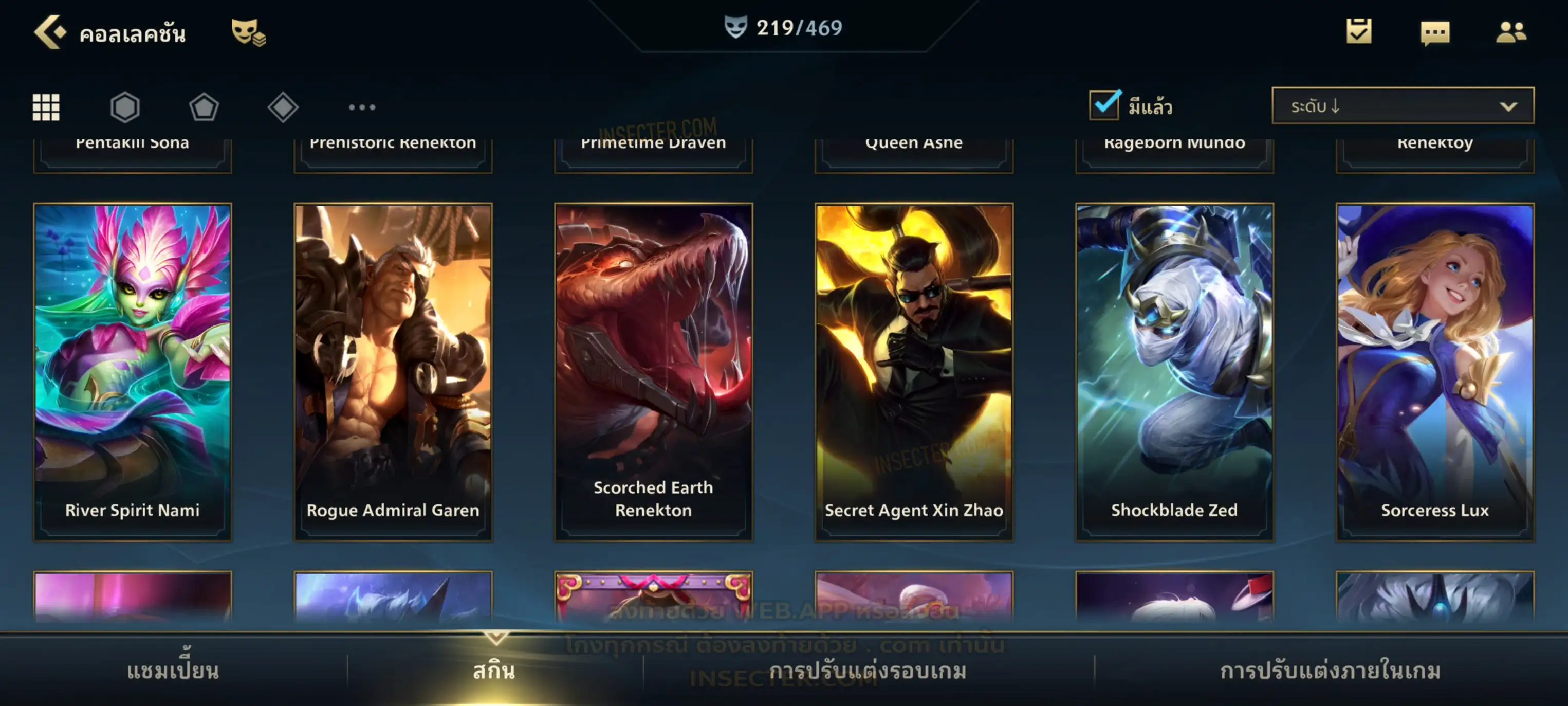This screenshot has height=706, width=1568.
Task: Show all skins with grid filter
Action: point(46,107)
